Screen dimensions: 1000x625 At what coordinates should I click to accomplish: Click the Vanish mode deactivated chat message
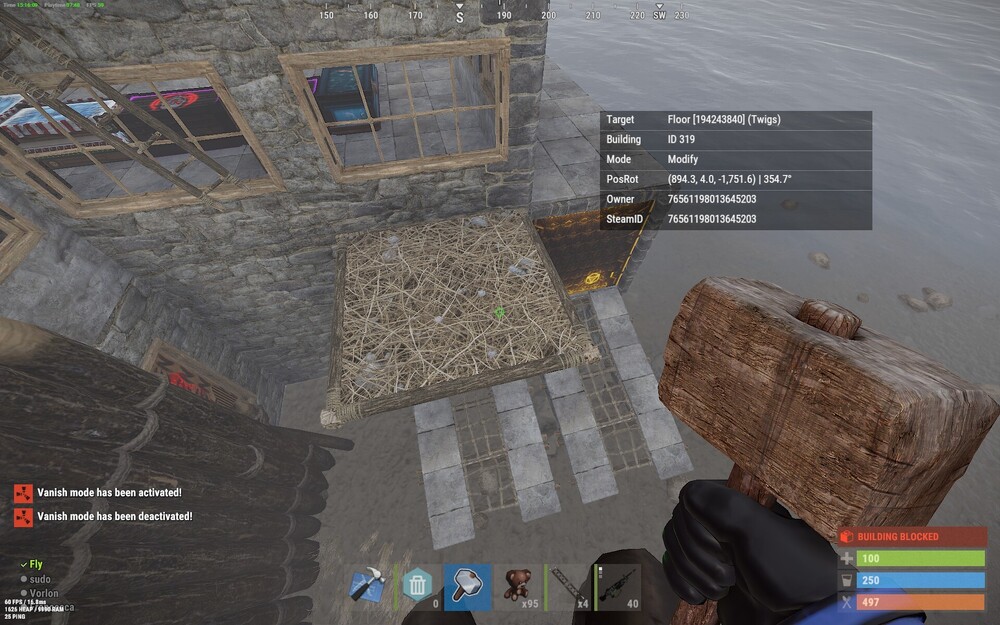point(114,516)
